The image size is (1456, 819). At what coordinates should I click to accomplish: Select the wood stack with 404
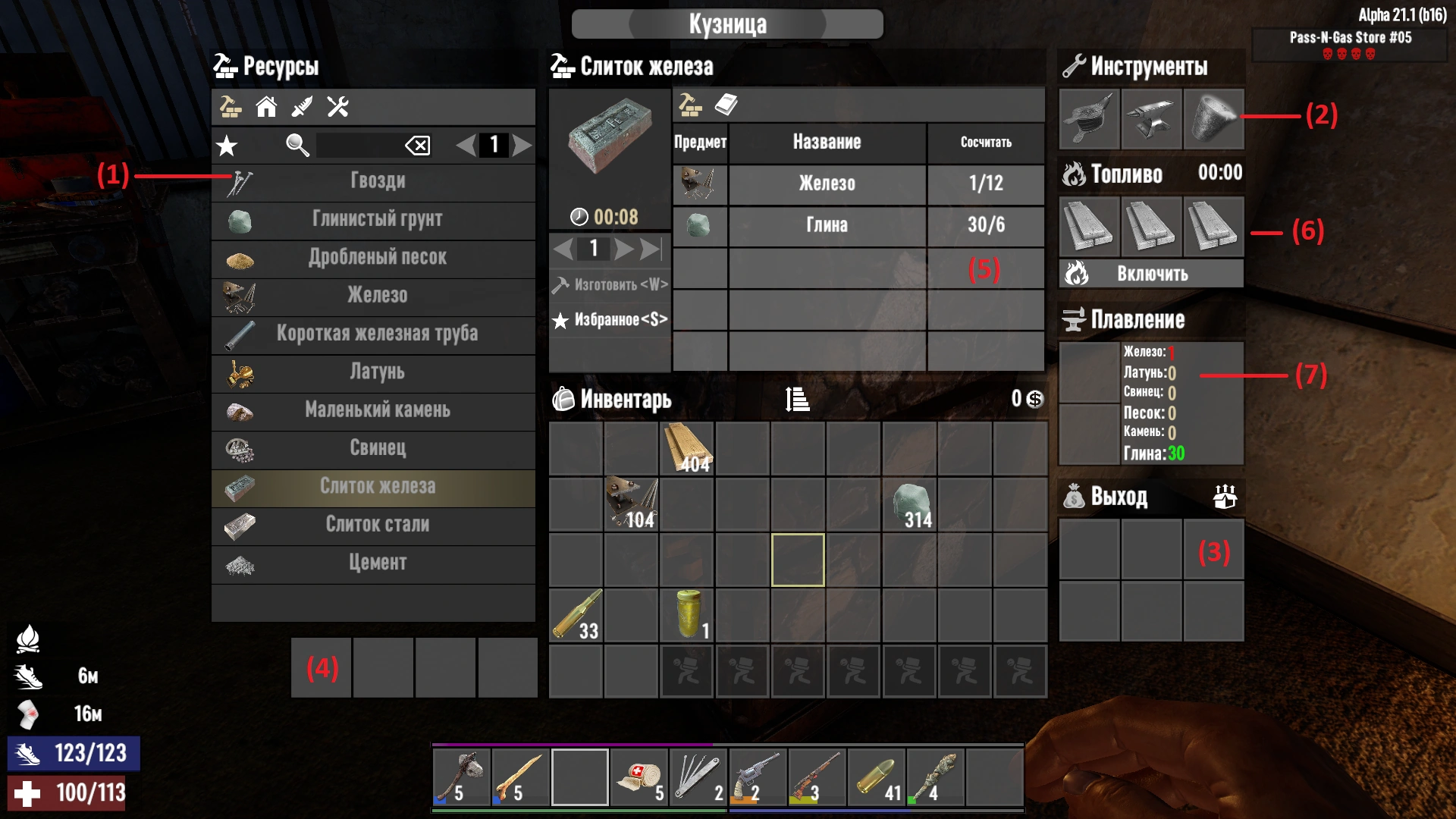[687, 449]
